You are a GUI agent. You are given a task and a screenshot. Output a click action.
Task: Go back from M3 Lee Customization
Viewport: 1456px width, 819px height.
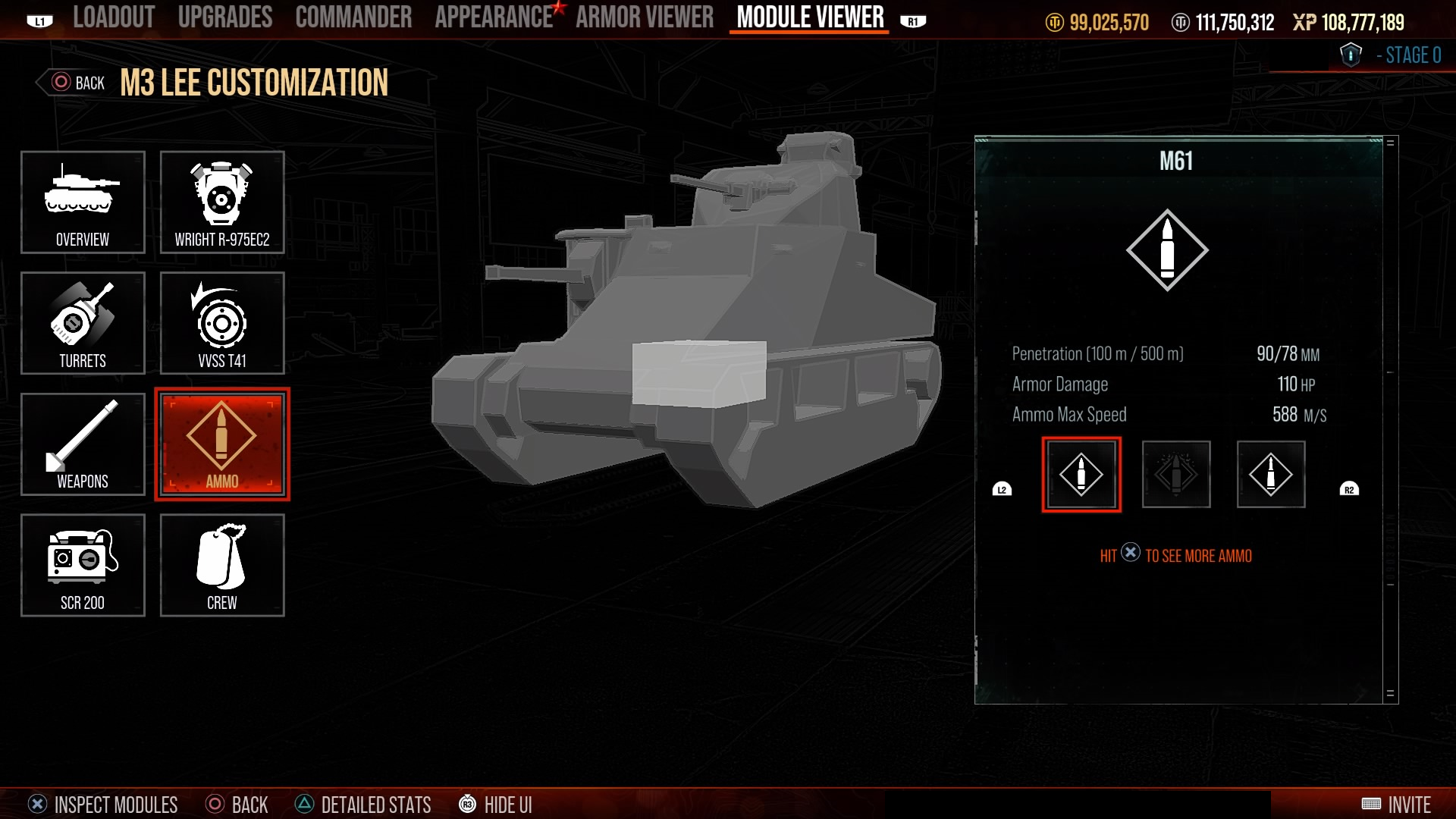pos(77,83)
